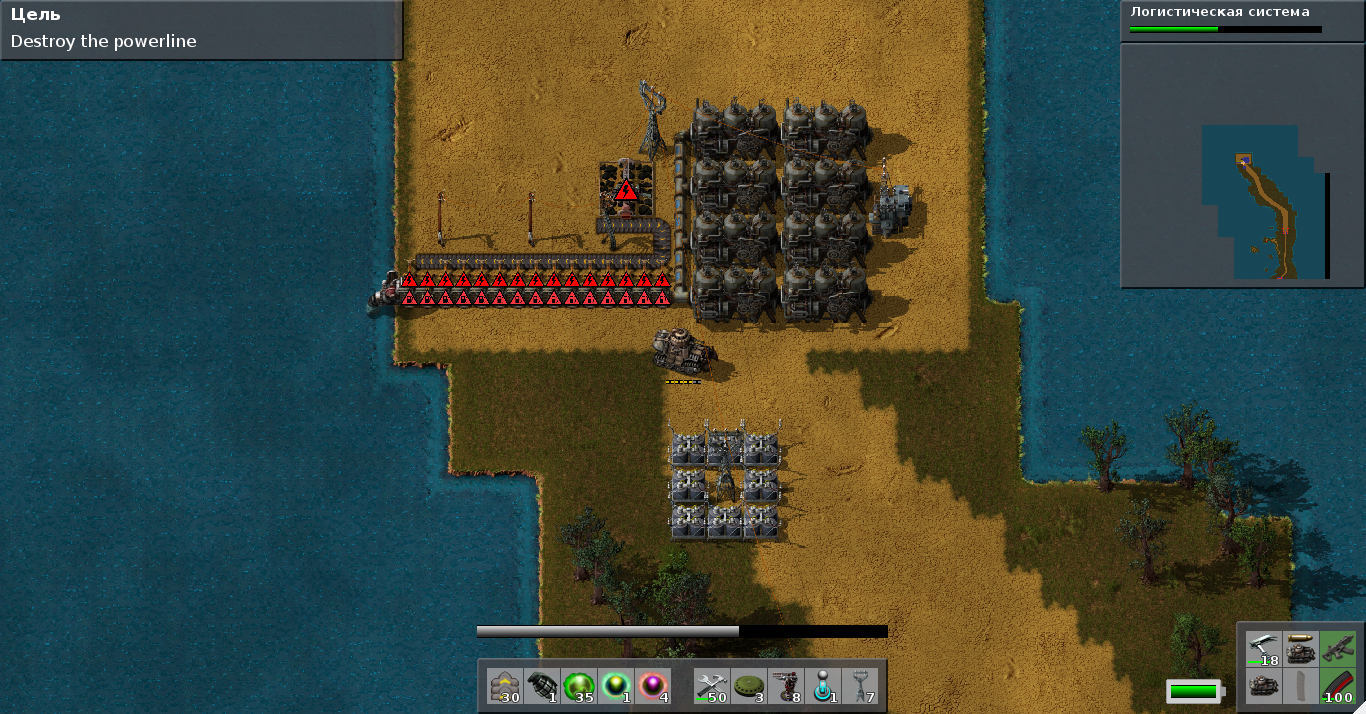1366x714 pixels.
Task: Click the minimap
Action: [1243, 165]
